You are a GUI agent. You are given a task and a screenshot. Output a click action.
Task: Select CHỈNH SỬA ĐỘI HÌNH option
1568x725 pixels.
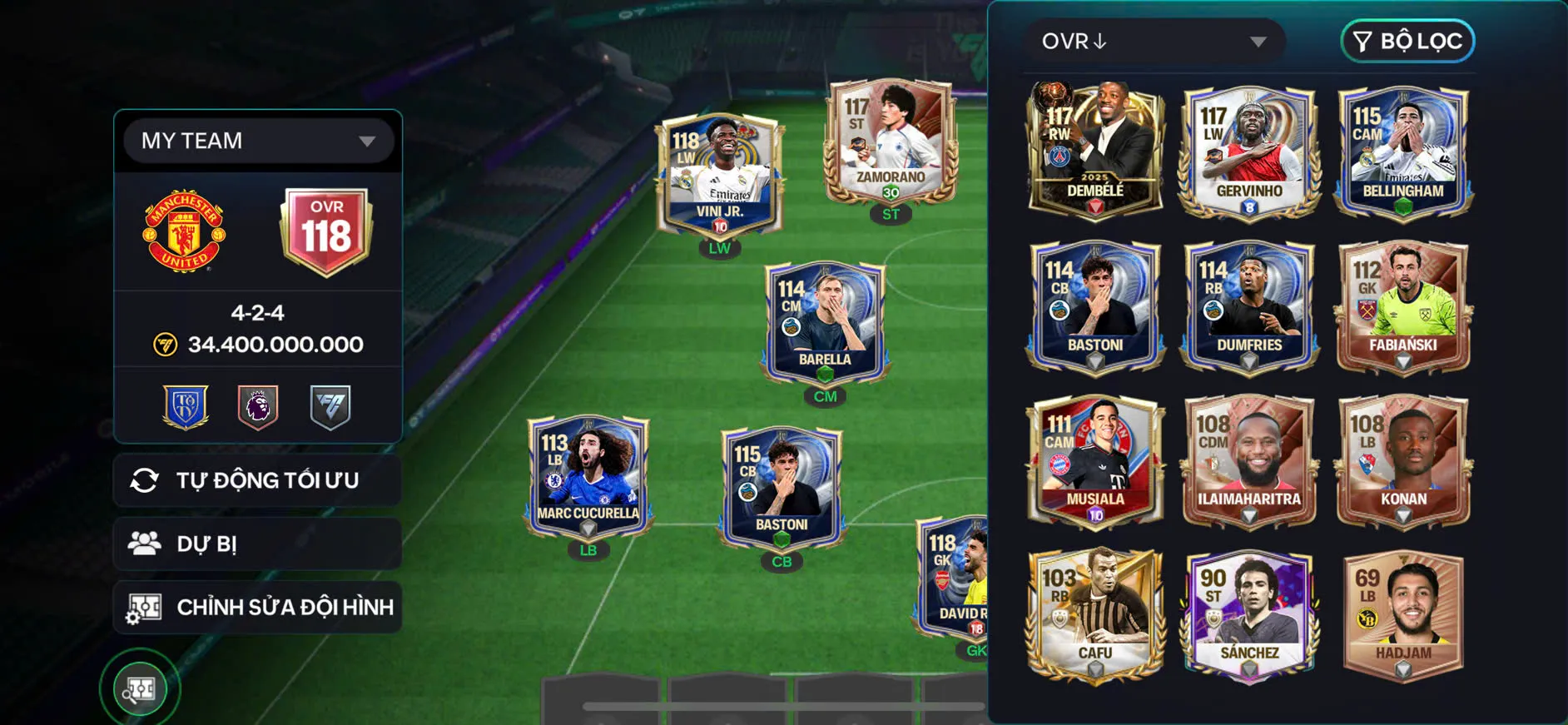[258, 607]
